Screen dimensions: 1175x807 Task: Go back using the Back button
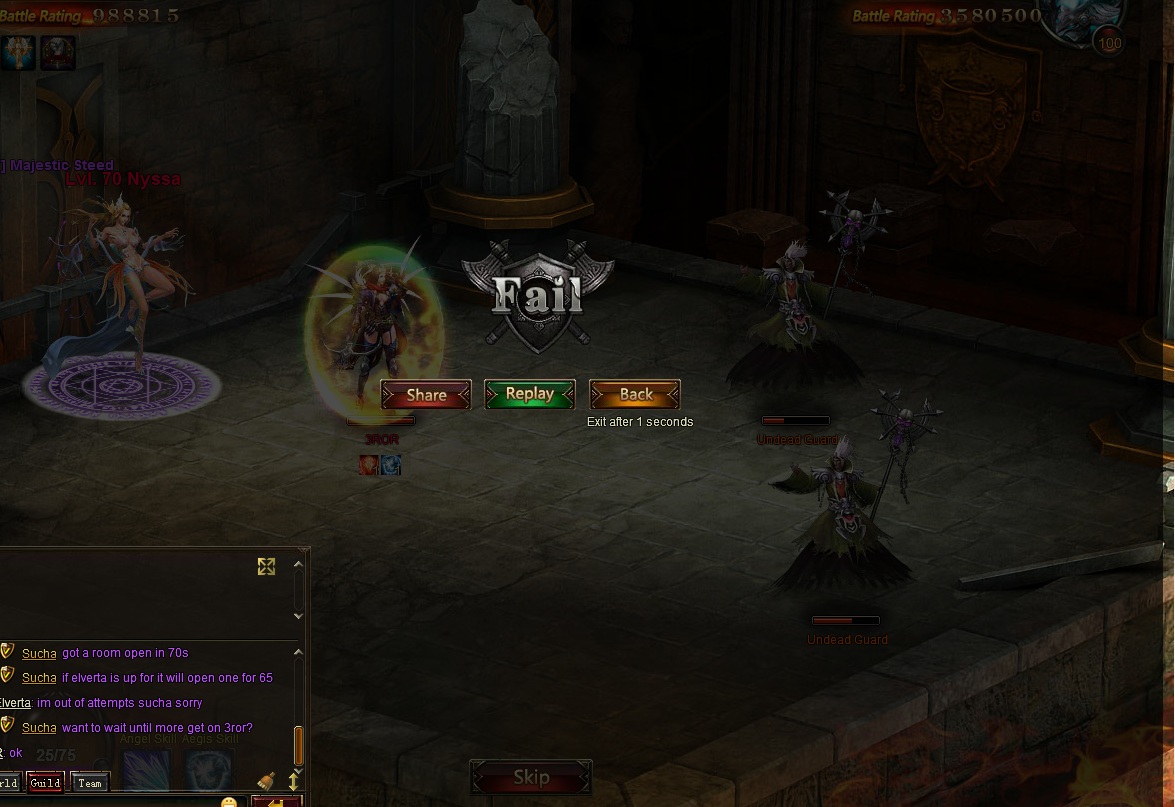click(x=635, y=395)
